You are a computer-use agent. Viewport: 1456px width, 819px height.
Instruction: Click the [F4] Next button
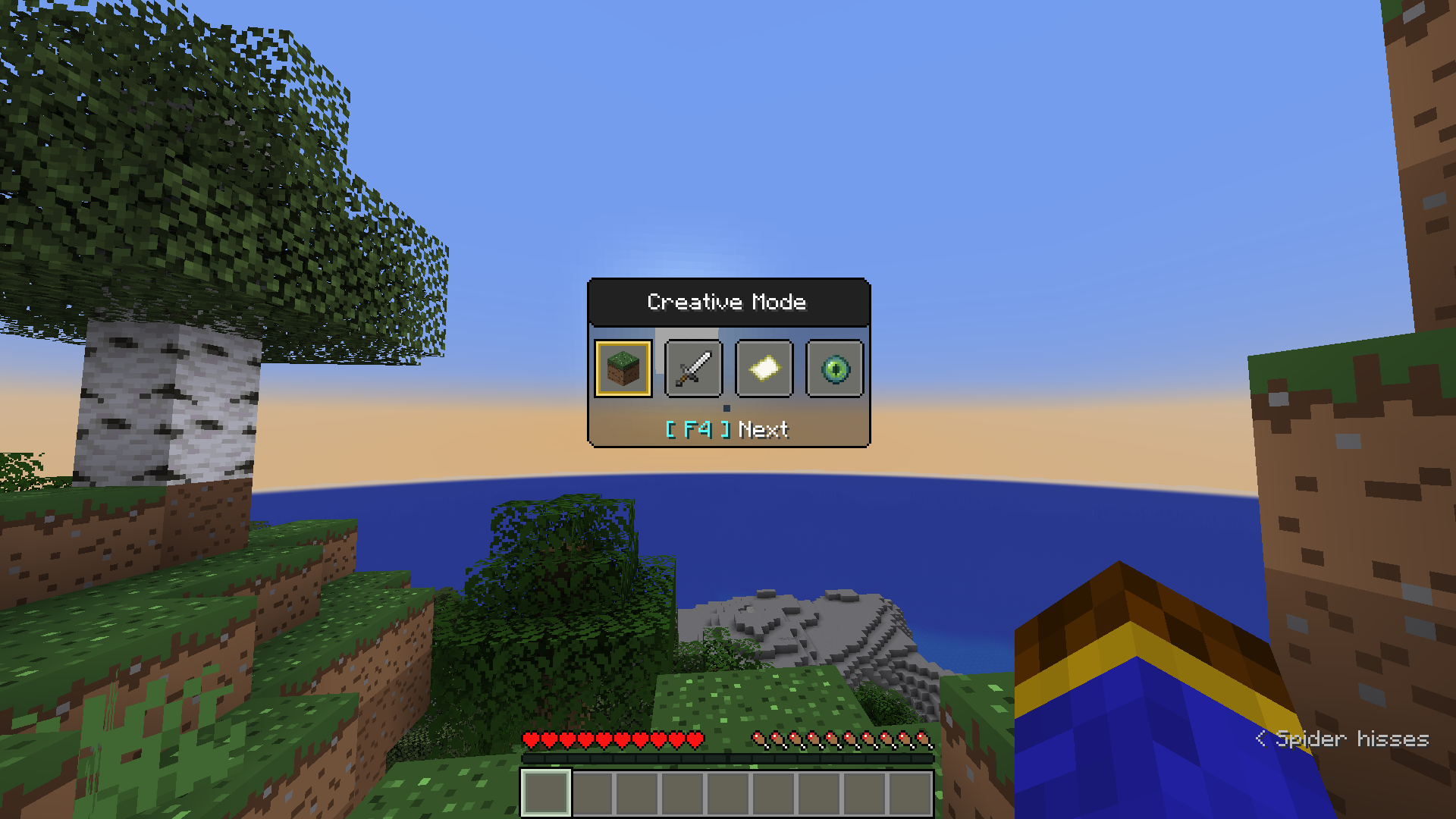pyautogui.click(x=726, y=429)
